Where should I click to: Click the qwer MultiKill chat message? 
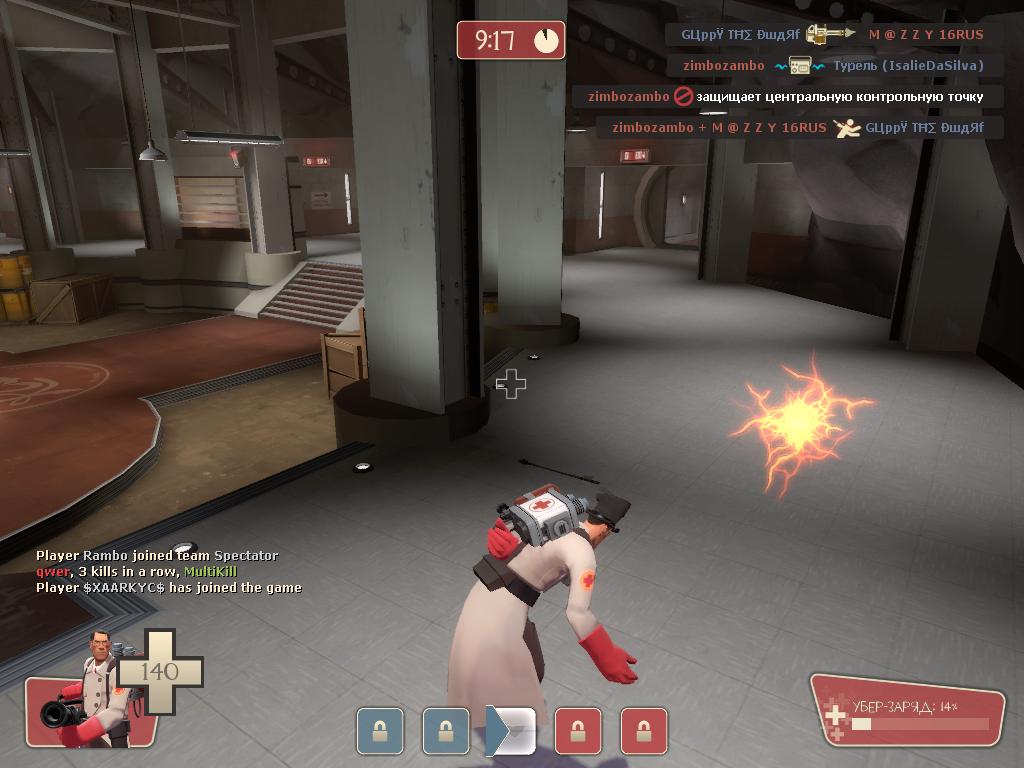click(137, 571)
